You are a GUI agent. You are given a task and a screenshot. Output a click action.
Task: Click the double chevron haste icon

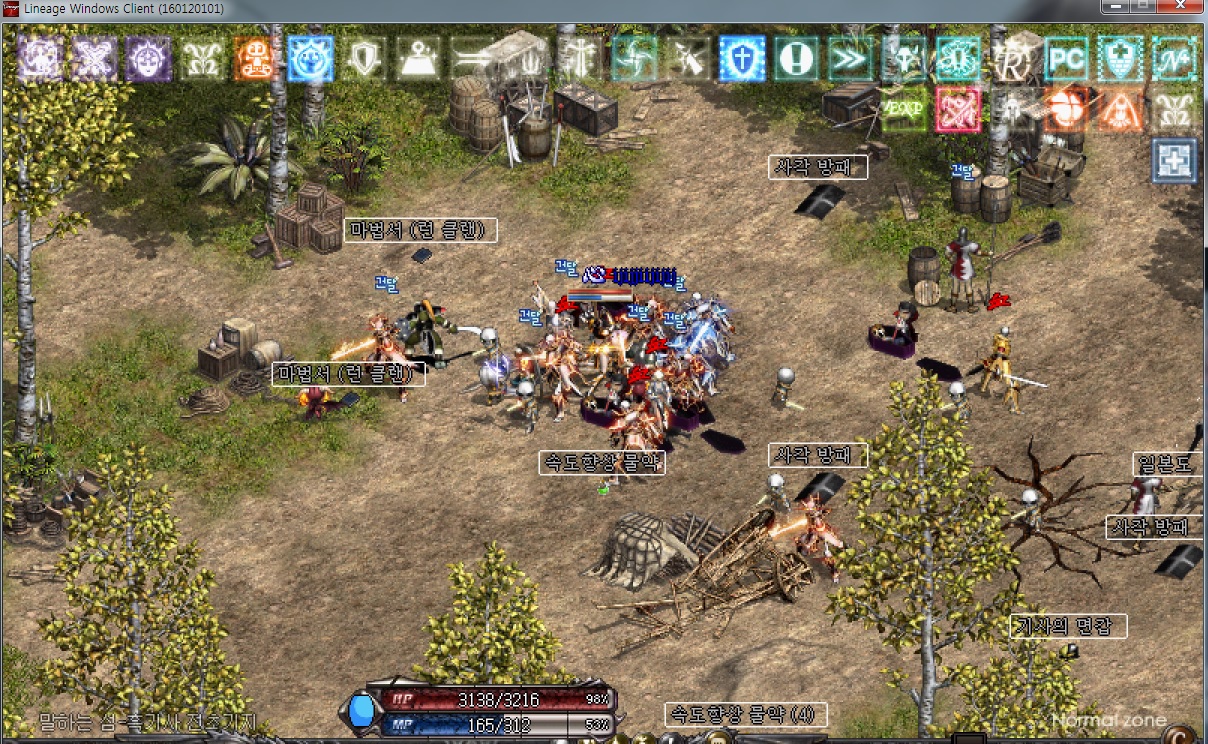pyautogui.click(x=851, y=59)
